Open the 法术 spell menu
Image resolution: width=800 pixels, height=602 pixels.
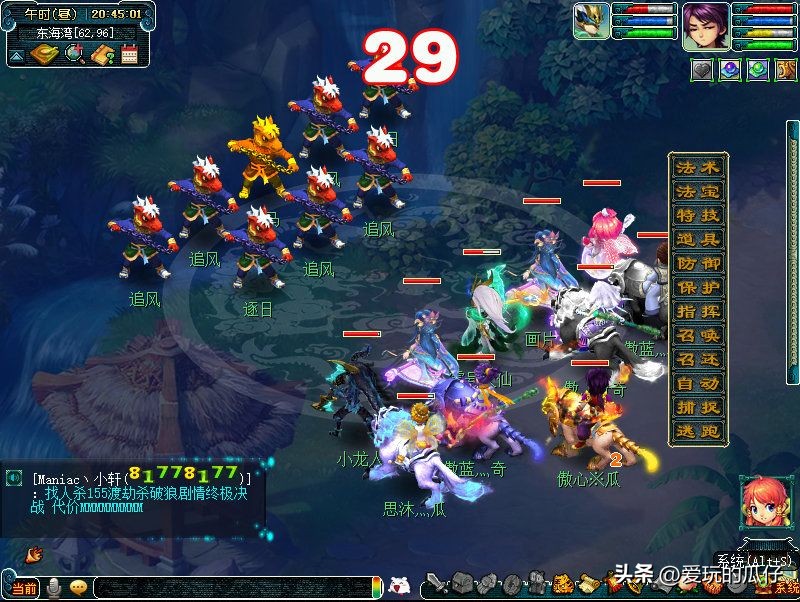697,168
